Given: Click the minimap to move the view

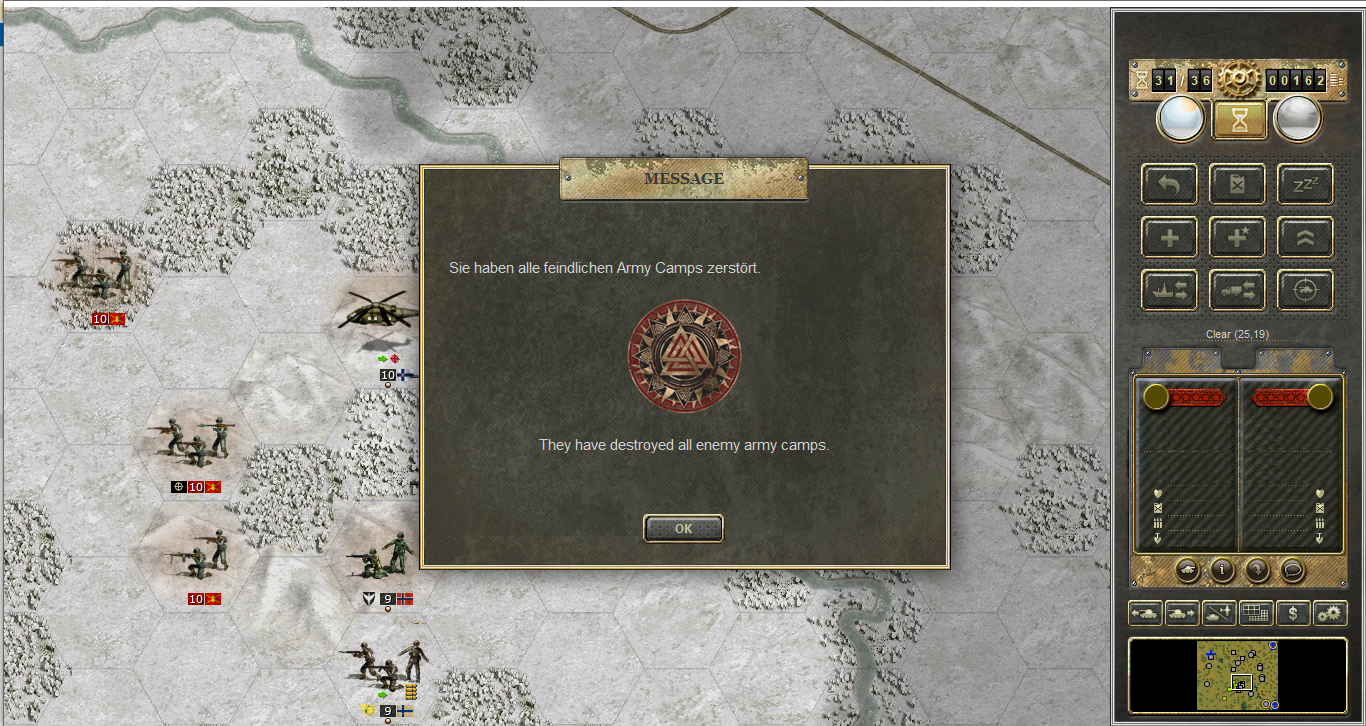Looking at the screenshot, I should (x=1238, y=675).
